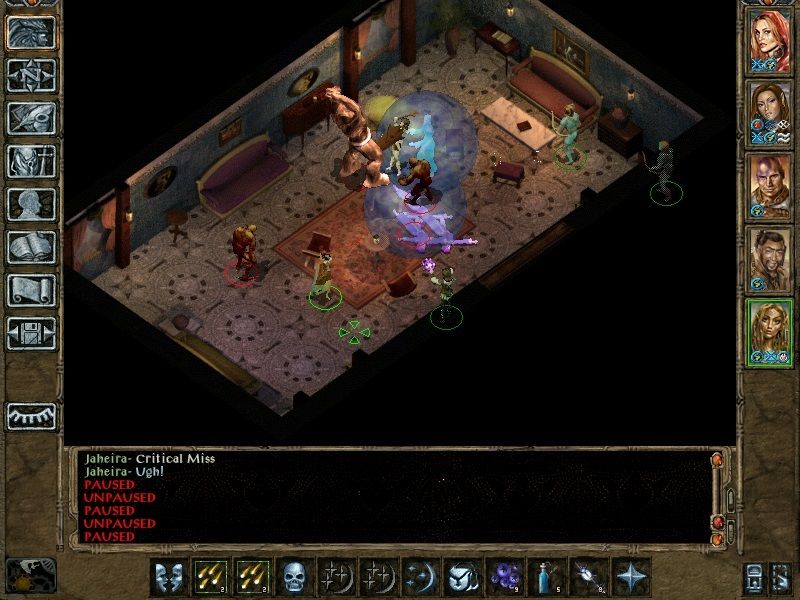Click the game clock to toggle pause
The width and height of the screenshot is (800, 600).
[x=28, y=576]
